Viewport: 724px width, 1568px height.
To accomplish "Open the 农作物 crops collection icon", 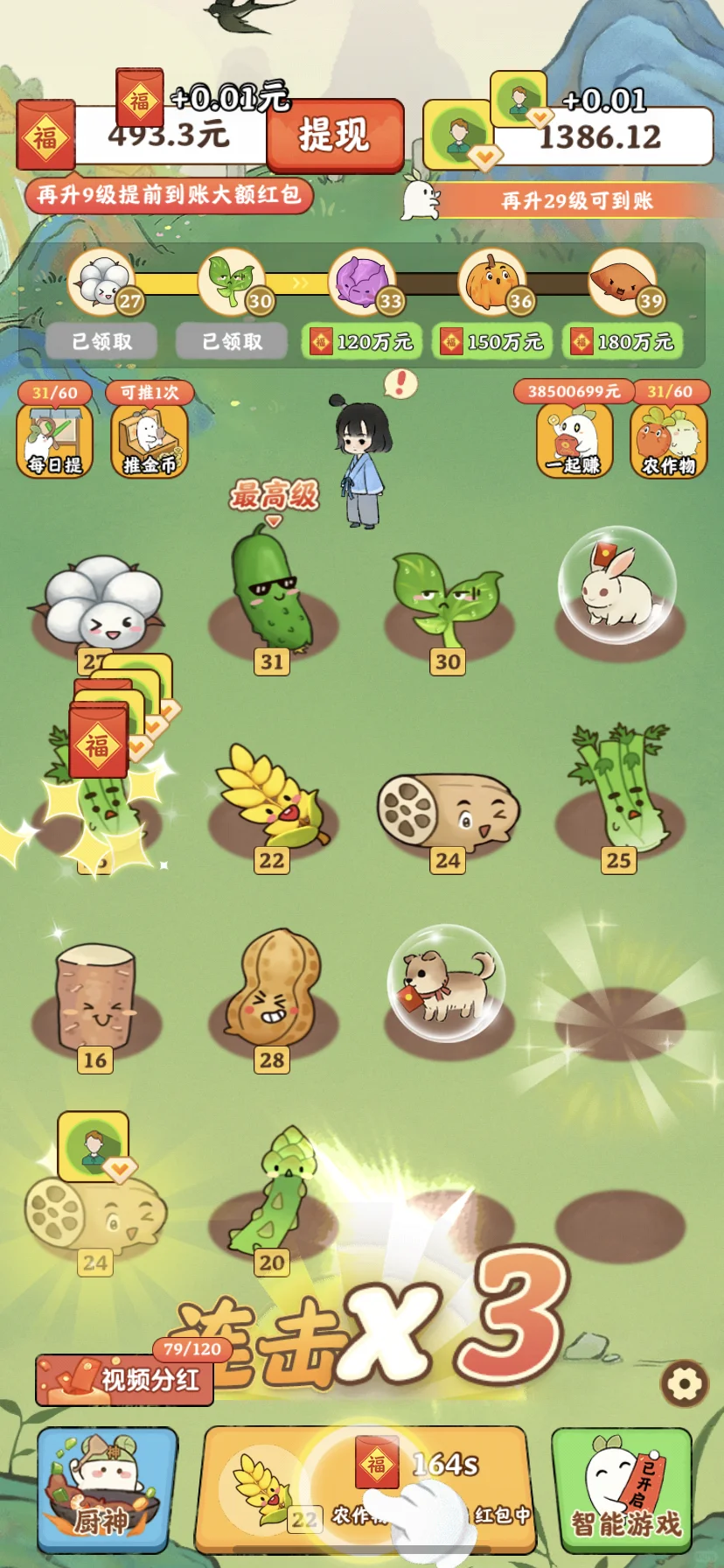I will 668,440.
